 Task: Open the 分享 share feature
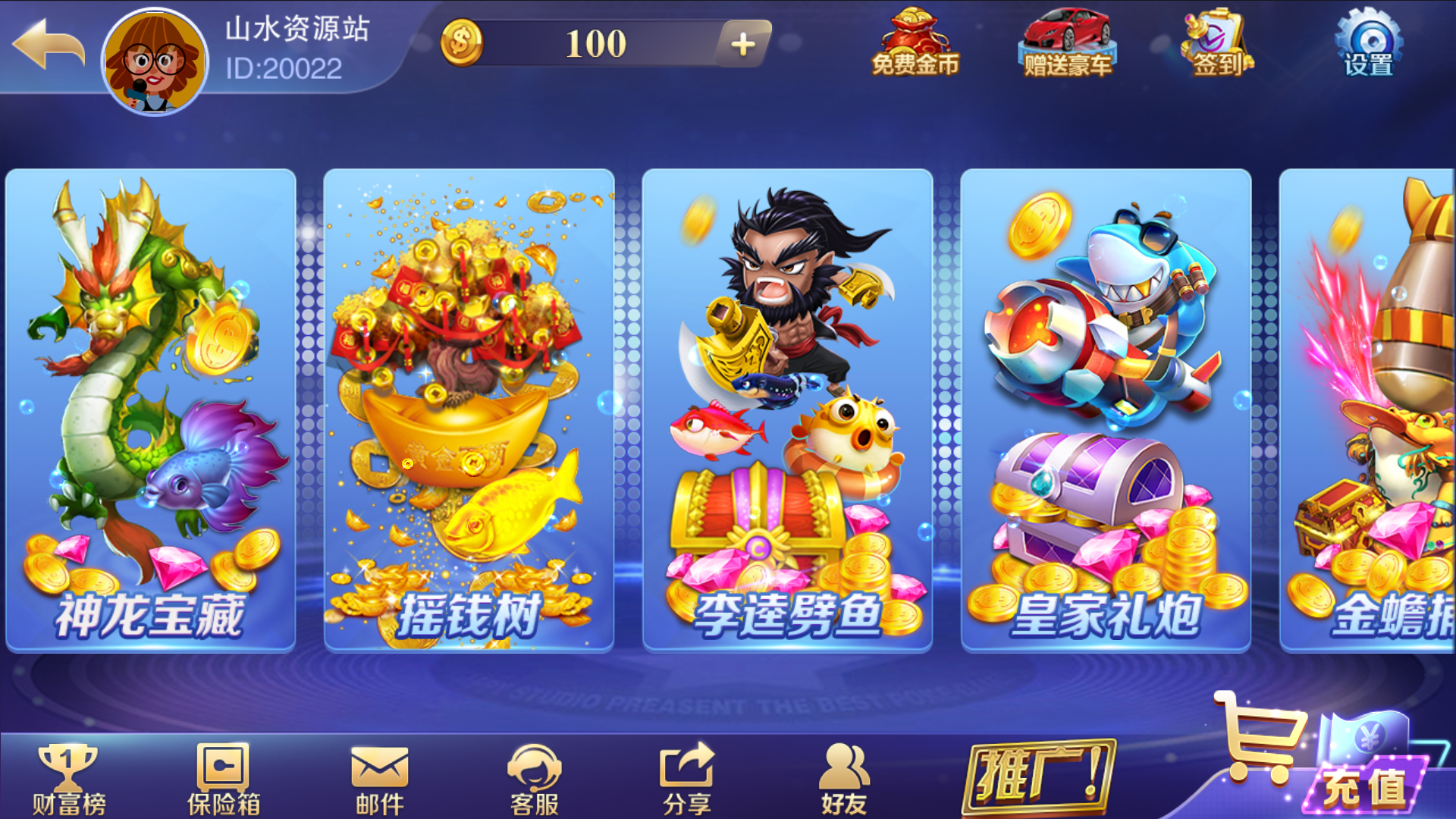(x=686, y=773)
